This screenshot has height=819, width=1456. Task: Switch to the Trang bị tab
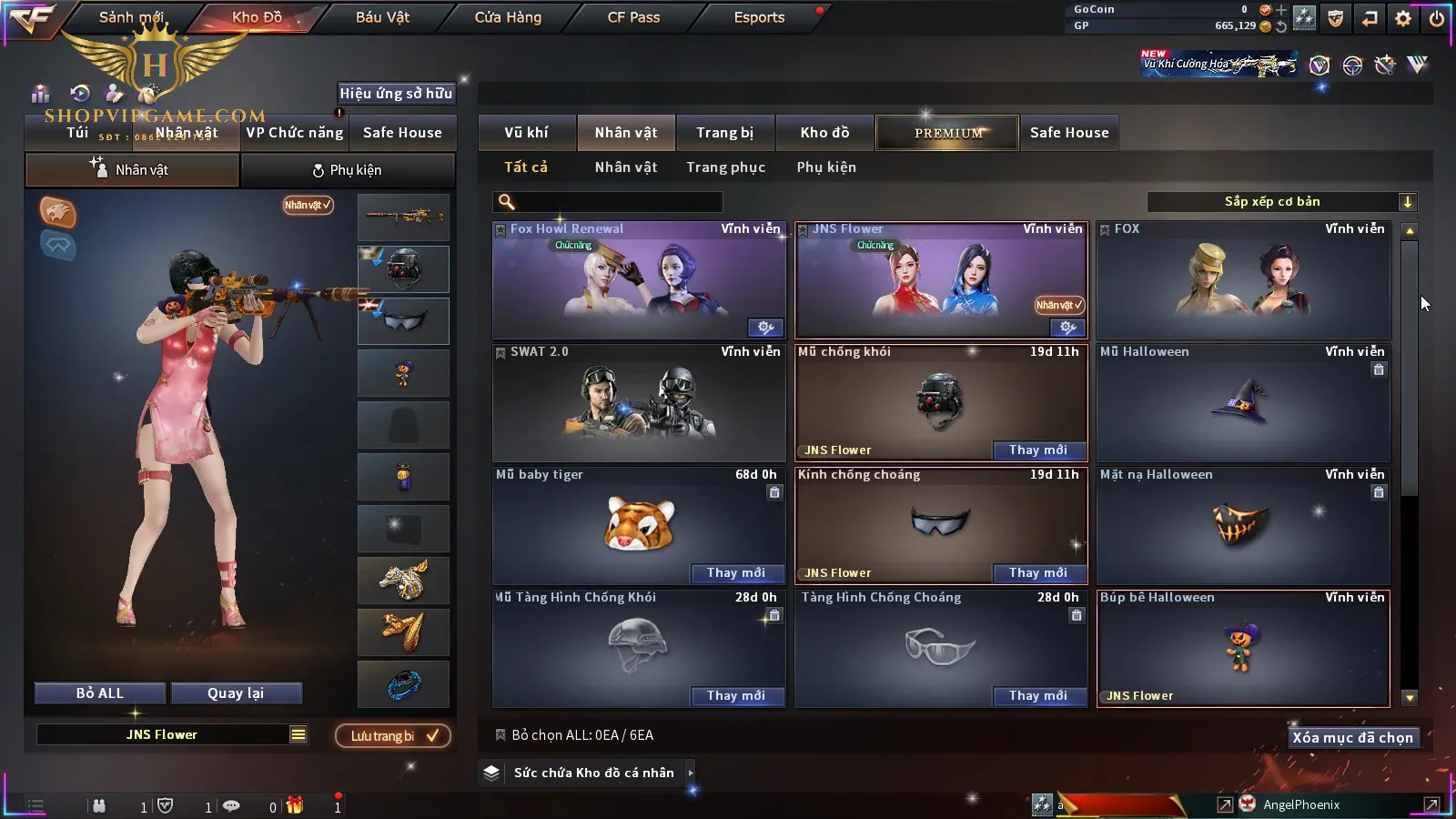[x=724, y=133]
